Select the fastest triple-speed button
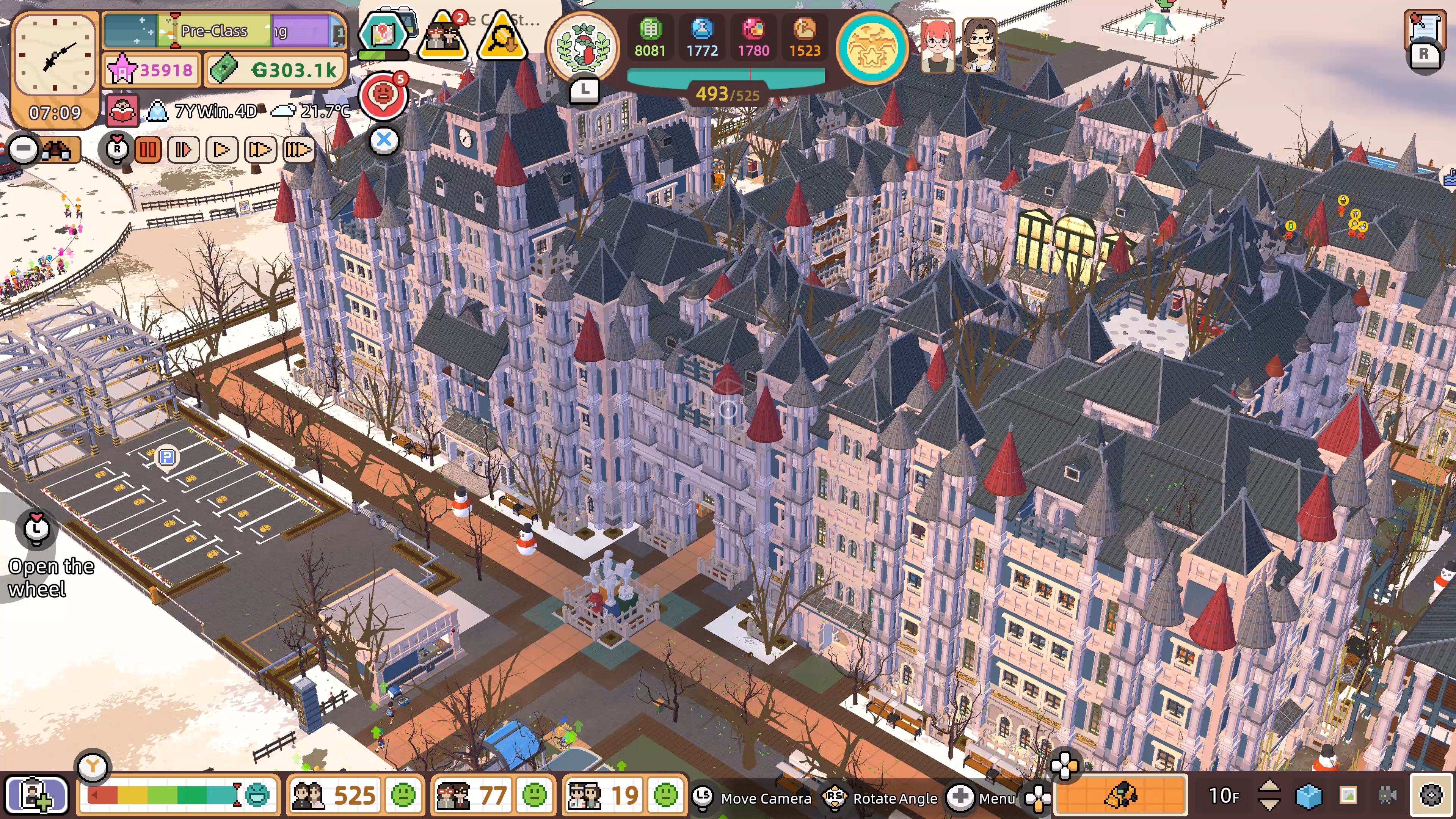The height and width of the screenshot is (819, 1456). pos(298,151)
